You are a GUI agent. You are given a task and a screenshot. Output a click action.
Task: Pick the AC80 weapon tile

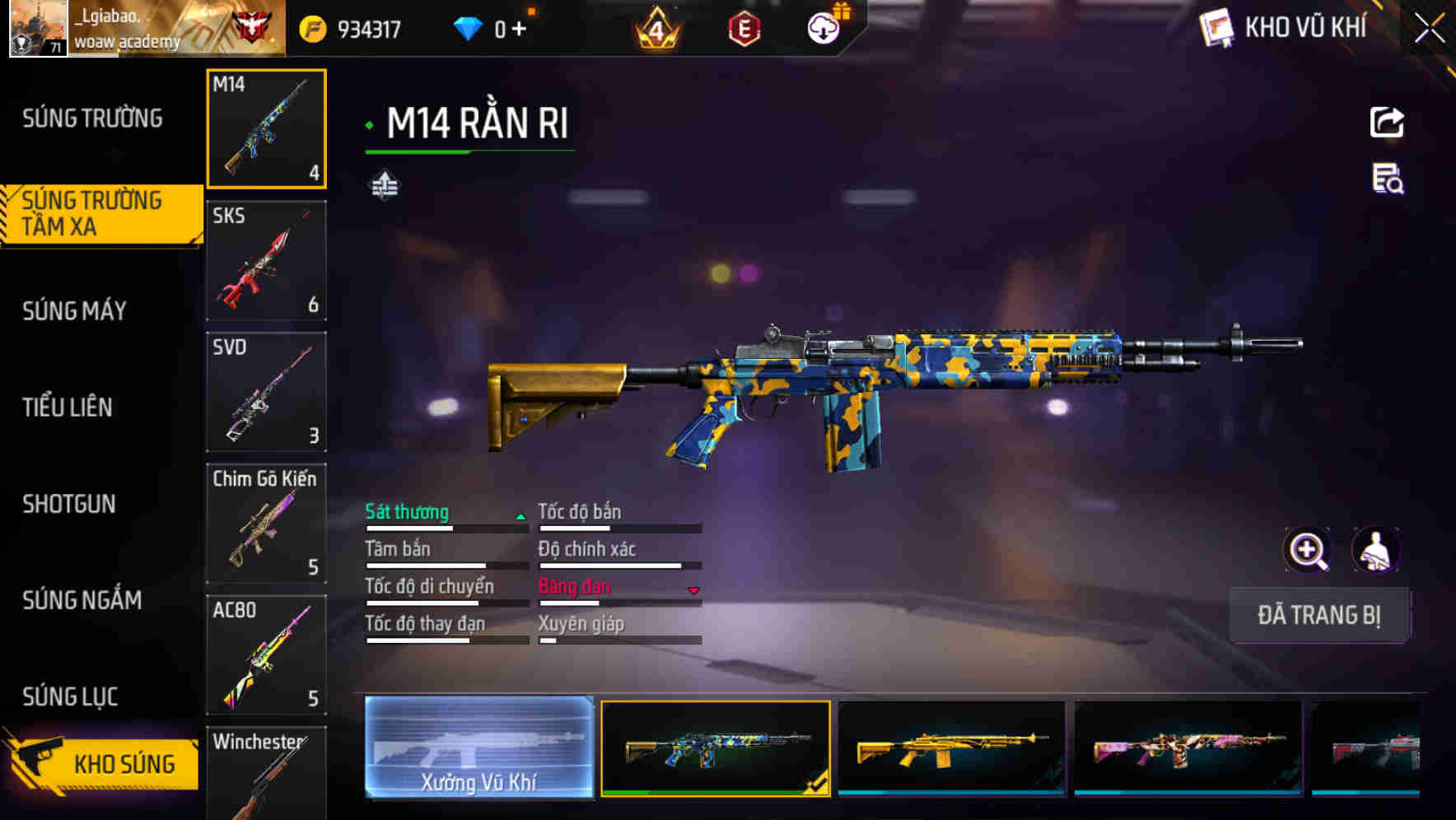tap(266, 655)
